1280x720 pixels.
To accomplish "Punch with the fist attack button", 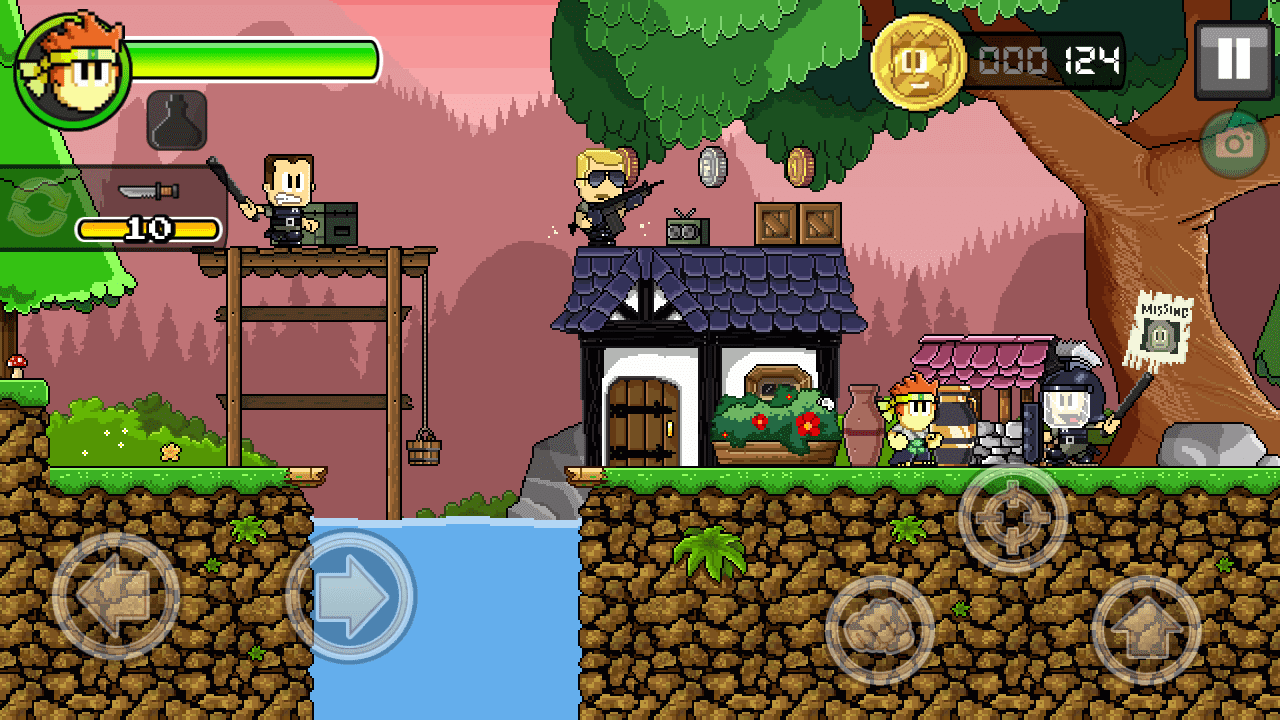I will (x=880, y=630).
